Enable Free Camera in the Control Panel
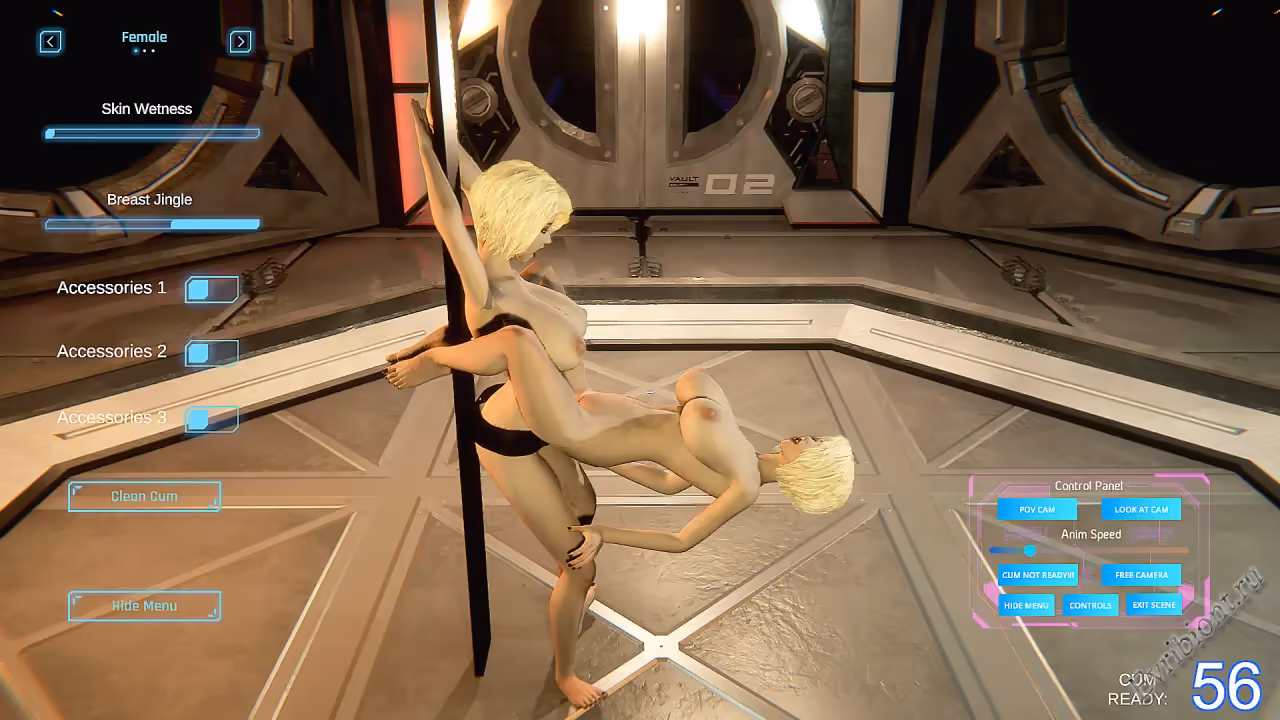This screenshot has height=720, width=1280. click(x=1141, y=575)
